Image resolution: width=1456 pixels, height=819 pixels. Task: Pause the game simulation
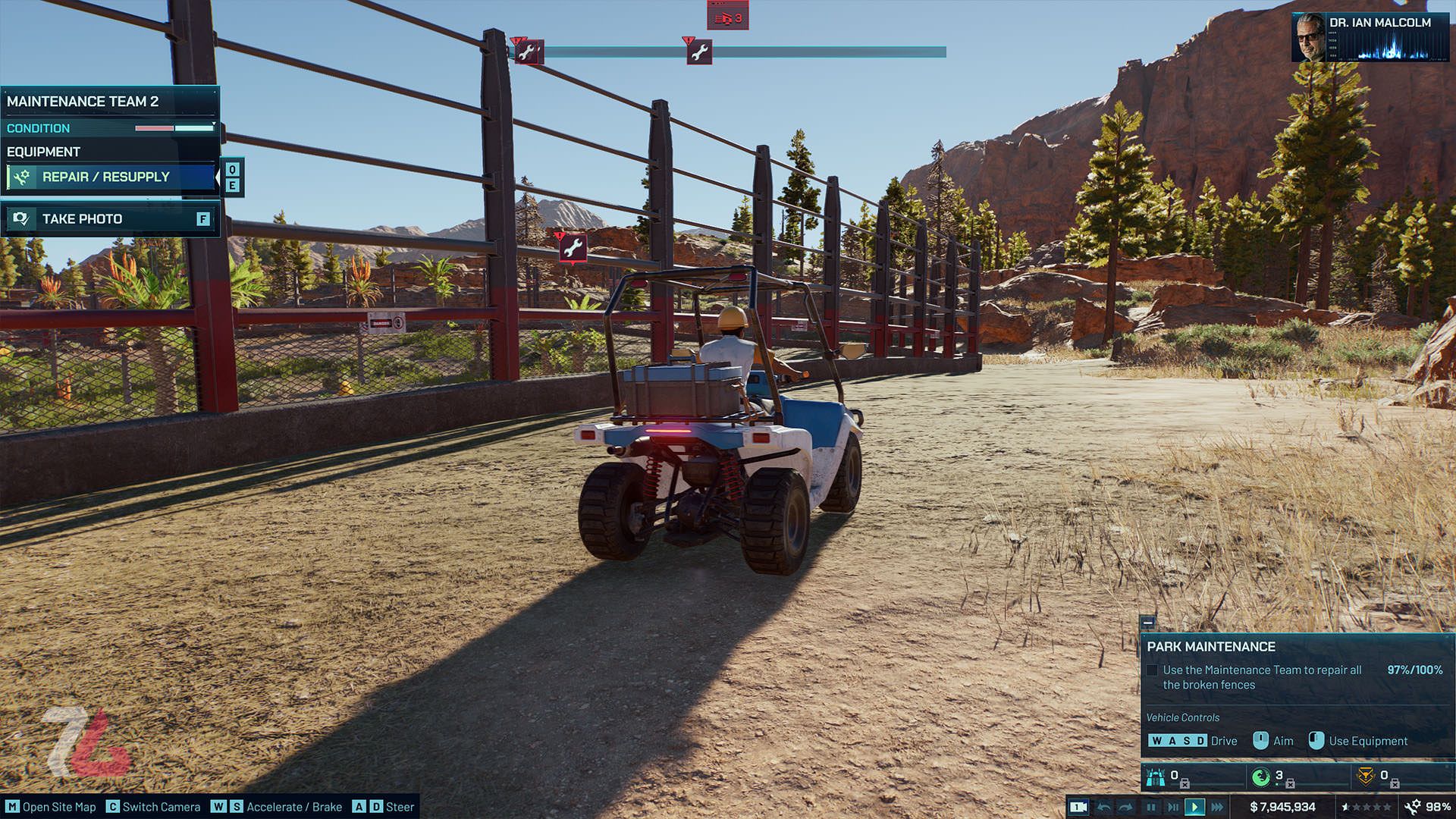coord(1150,807)
